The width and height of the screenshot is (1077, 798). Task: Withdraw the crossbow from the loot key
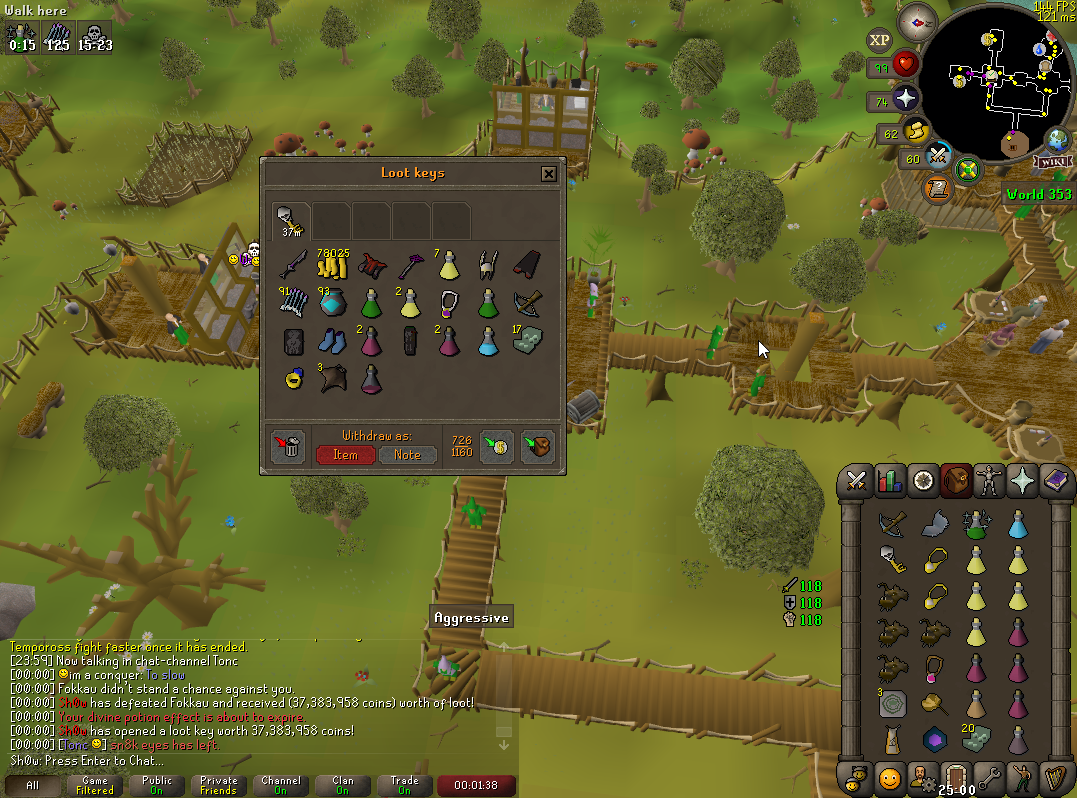(x=526, y=303)
